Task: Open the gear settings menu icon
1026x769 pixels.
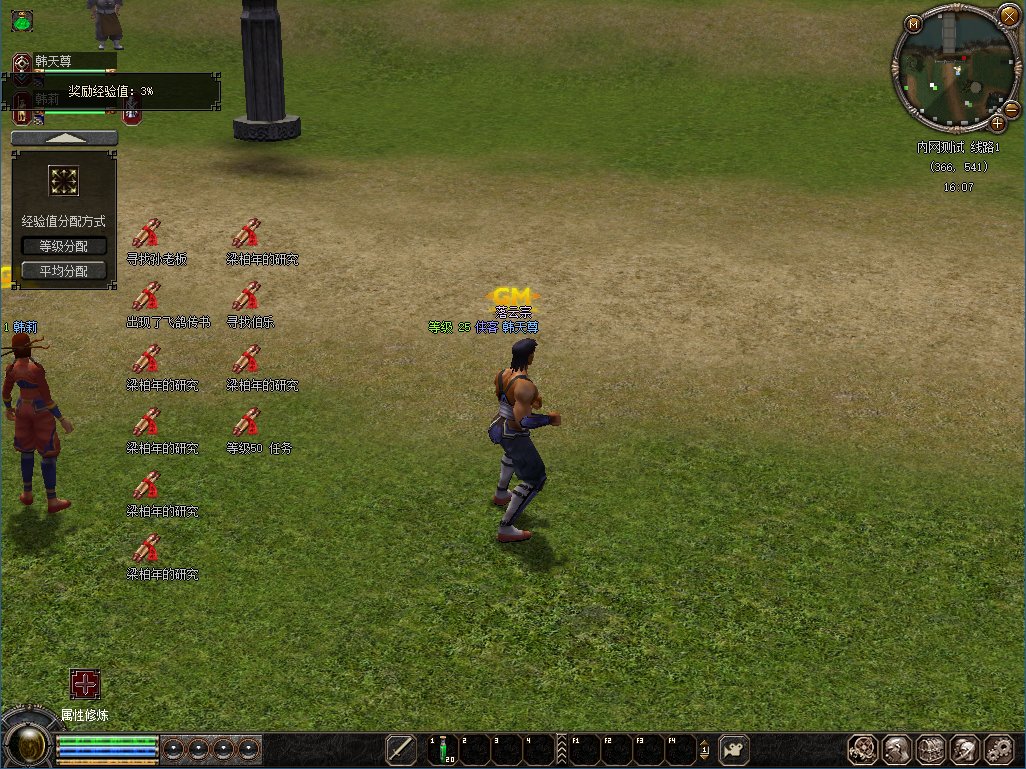Action: [999, 749]
